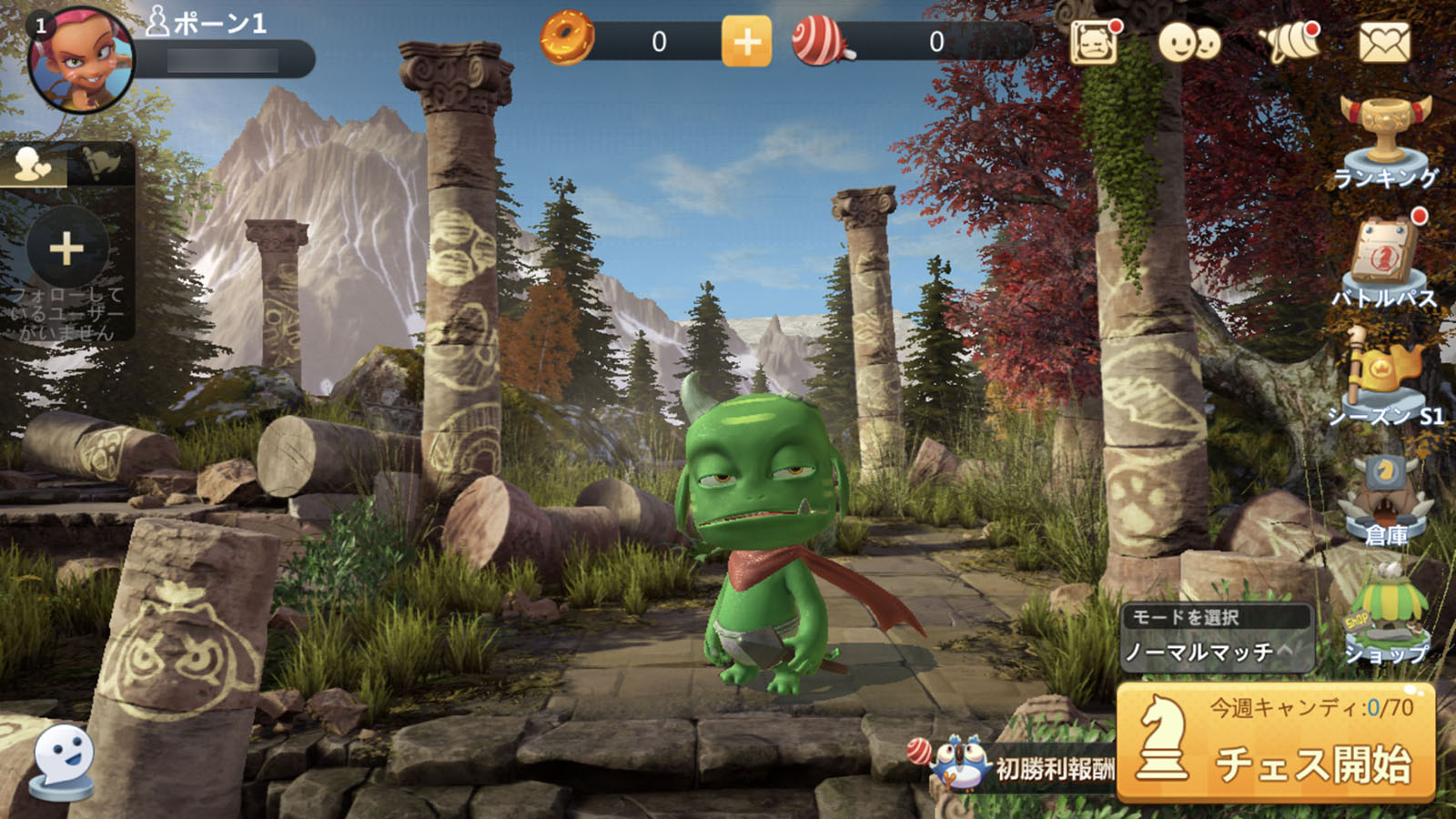
Task: Open the ghost chat icon
Action: point(64,758)
